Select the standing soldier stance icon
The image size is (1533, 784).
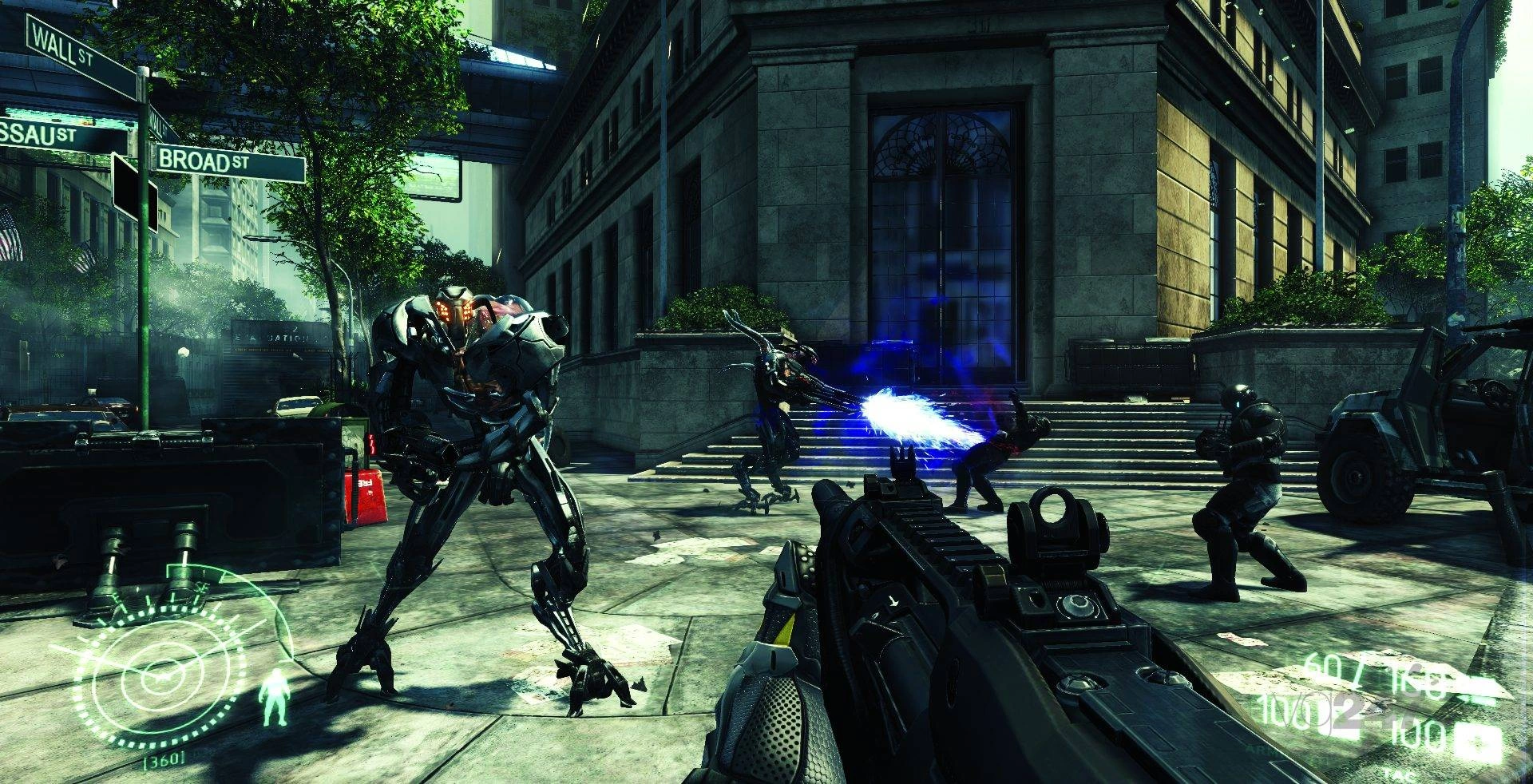pos(275,697)
